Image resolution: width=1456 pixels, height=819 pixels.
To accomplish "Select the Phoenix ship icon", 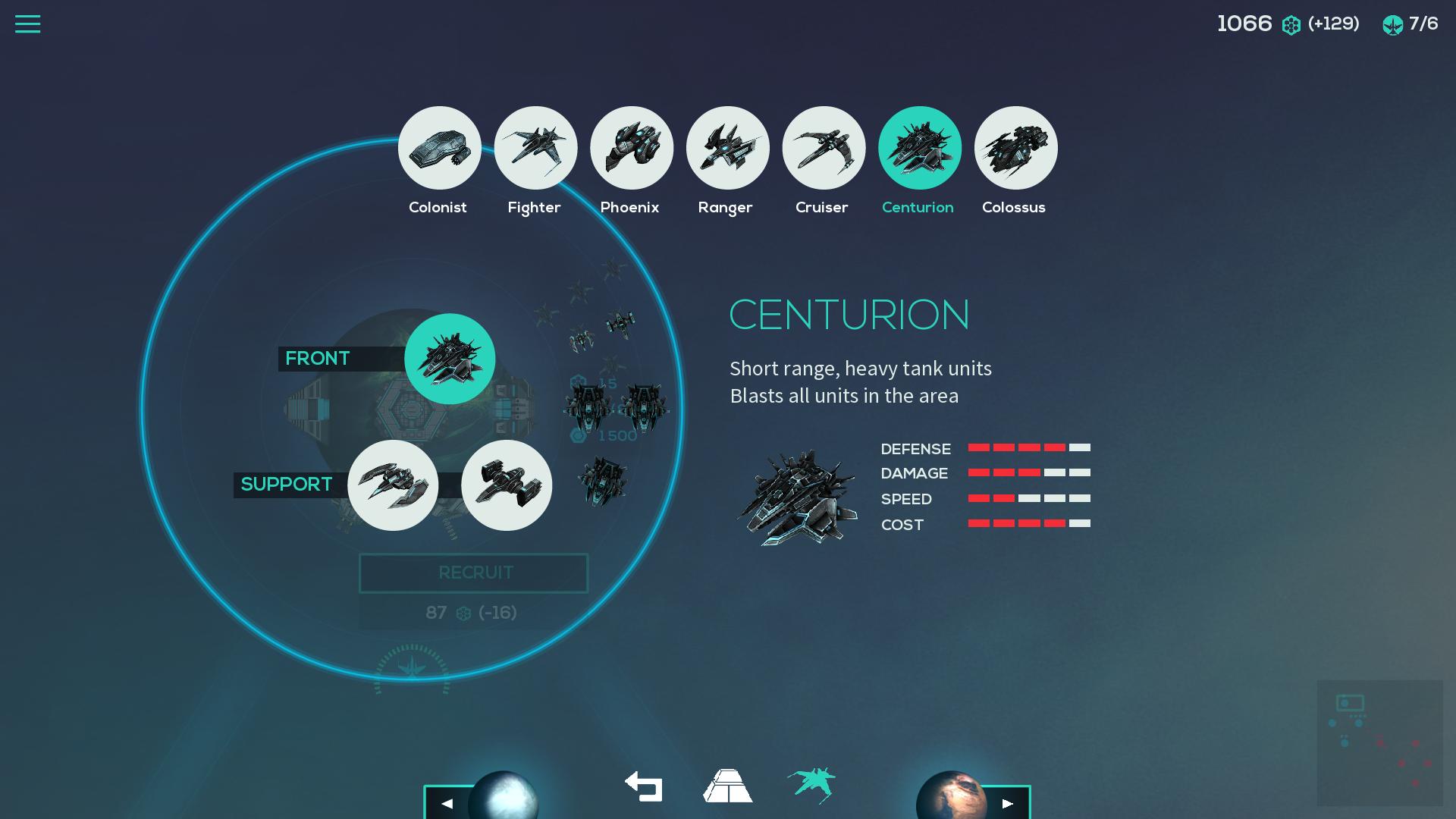I will 631,148.
